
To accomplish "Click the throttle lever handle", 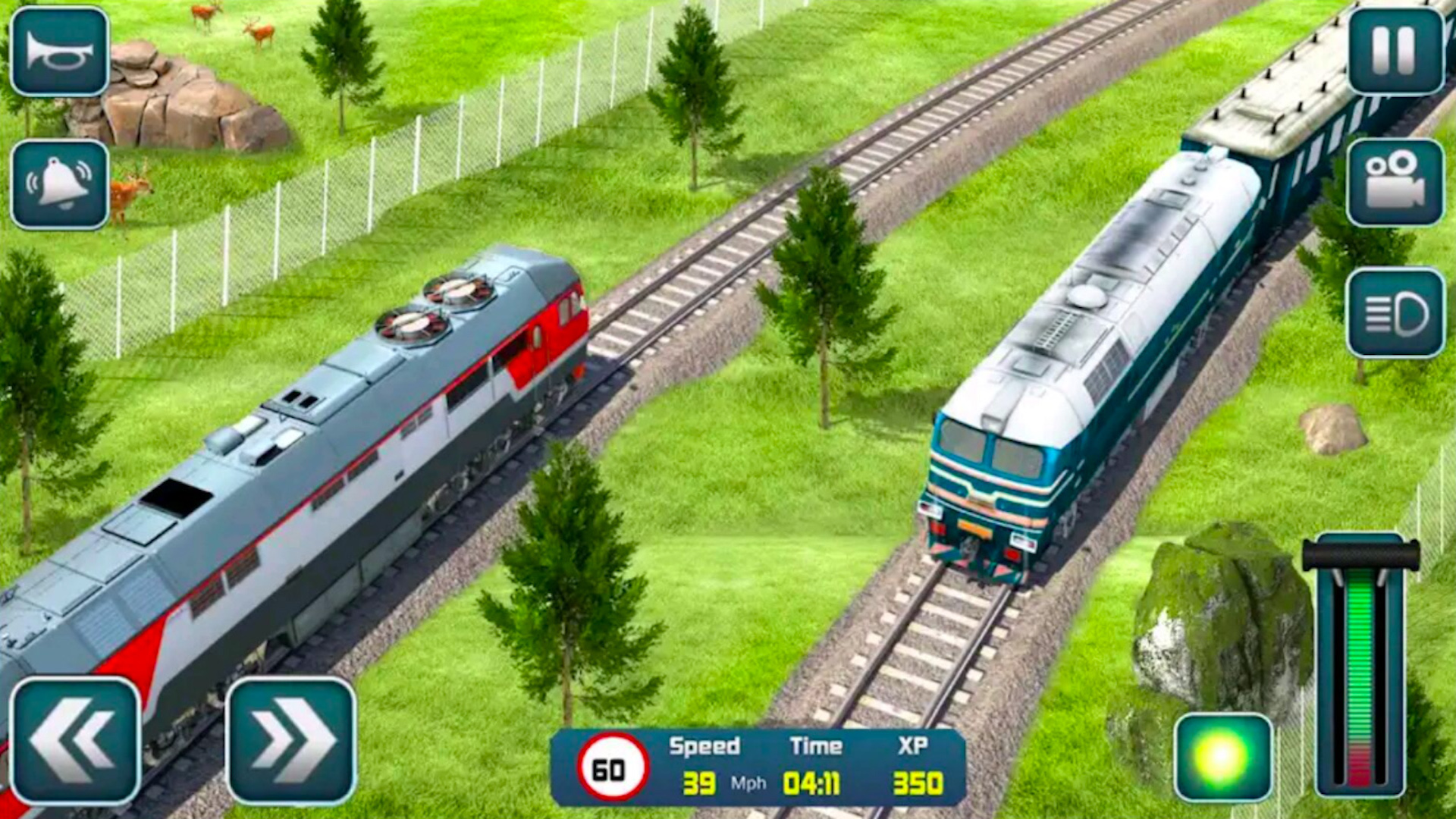I will (x=1360, y=556).
